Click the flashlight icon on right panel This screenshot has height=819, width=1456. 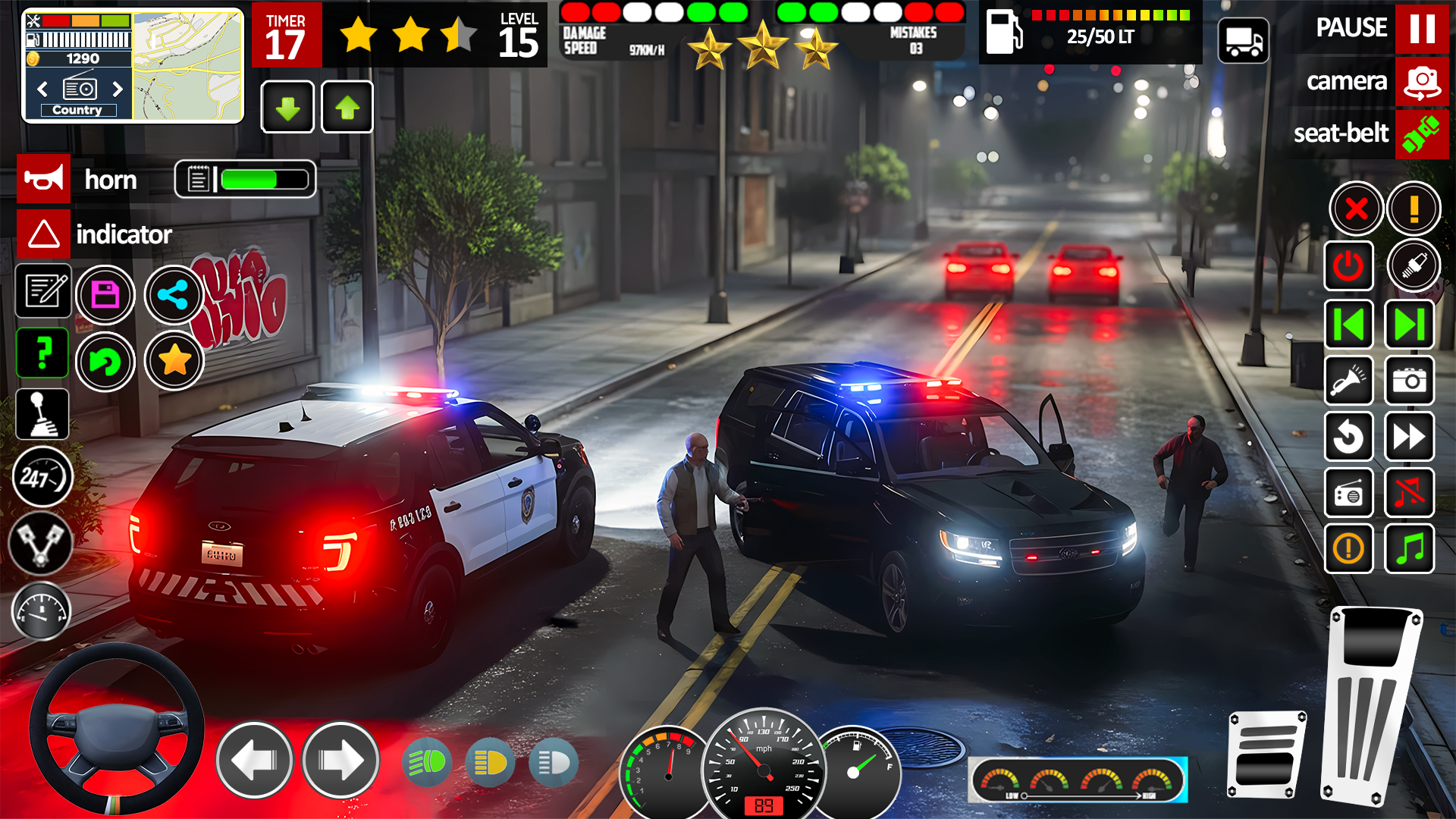(x=1349, y=381)
